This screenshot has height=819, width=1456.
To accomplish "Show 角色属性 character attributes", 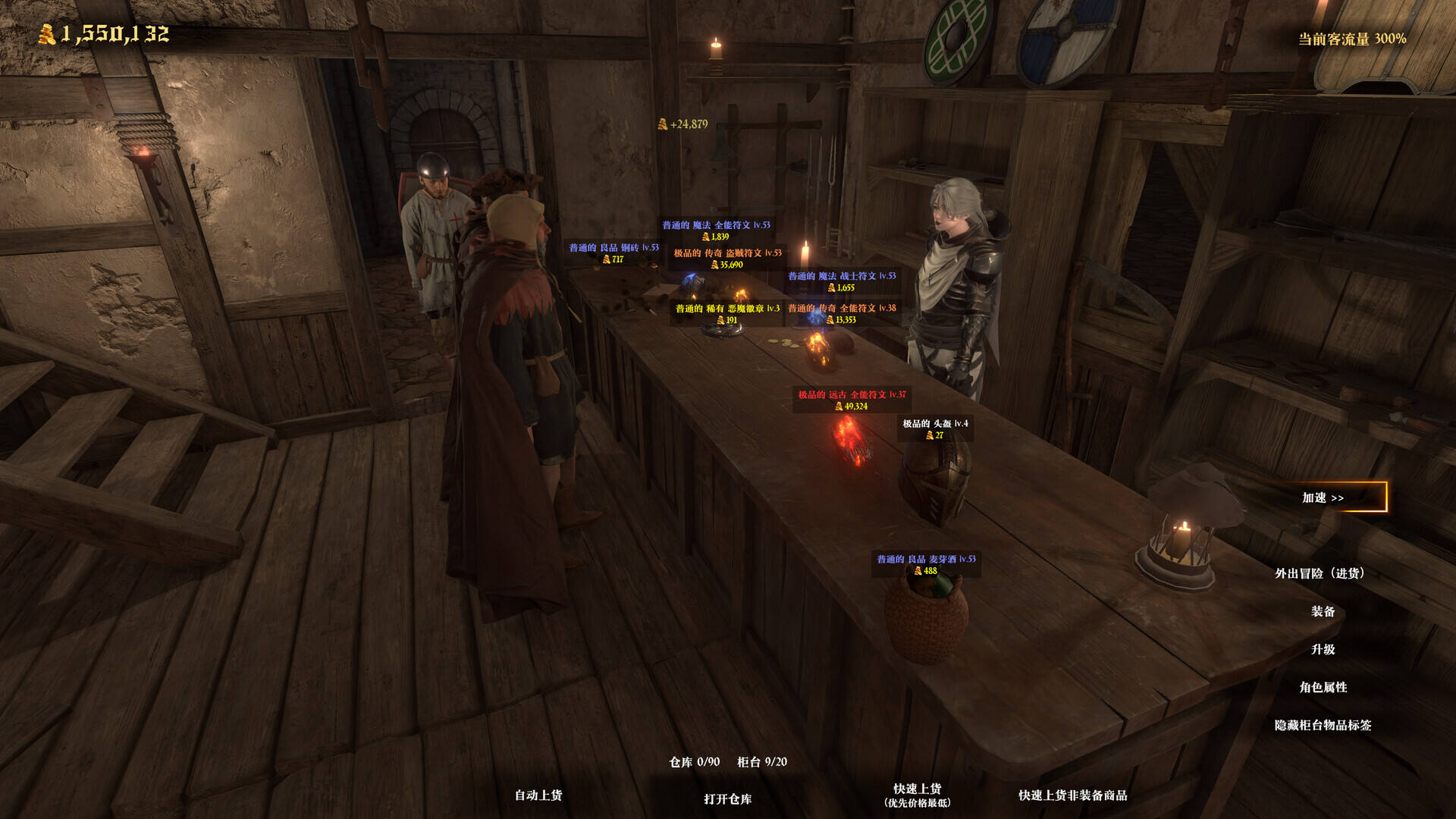I will pos(1323,687).
